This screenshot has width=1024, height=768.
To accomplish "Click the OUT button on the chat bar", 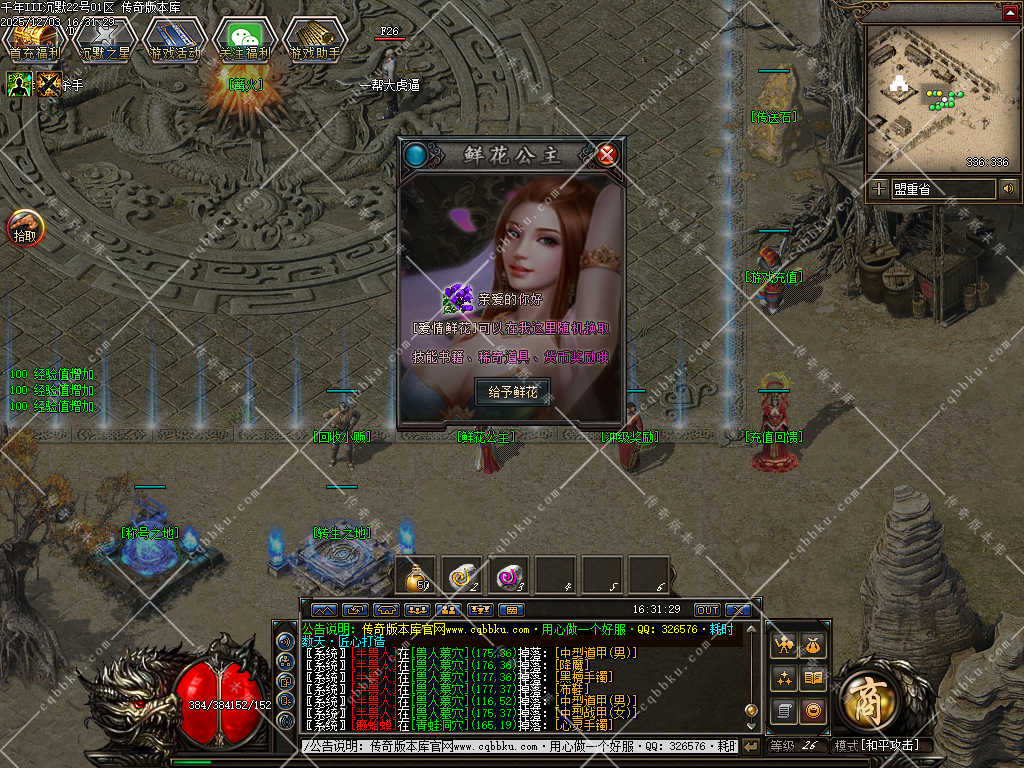I will point(707,609).
